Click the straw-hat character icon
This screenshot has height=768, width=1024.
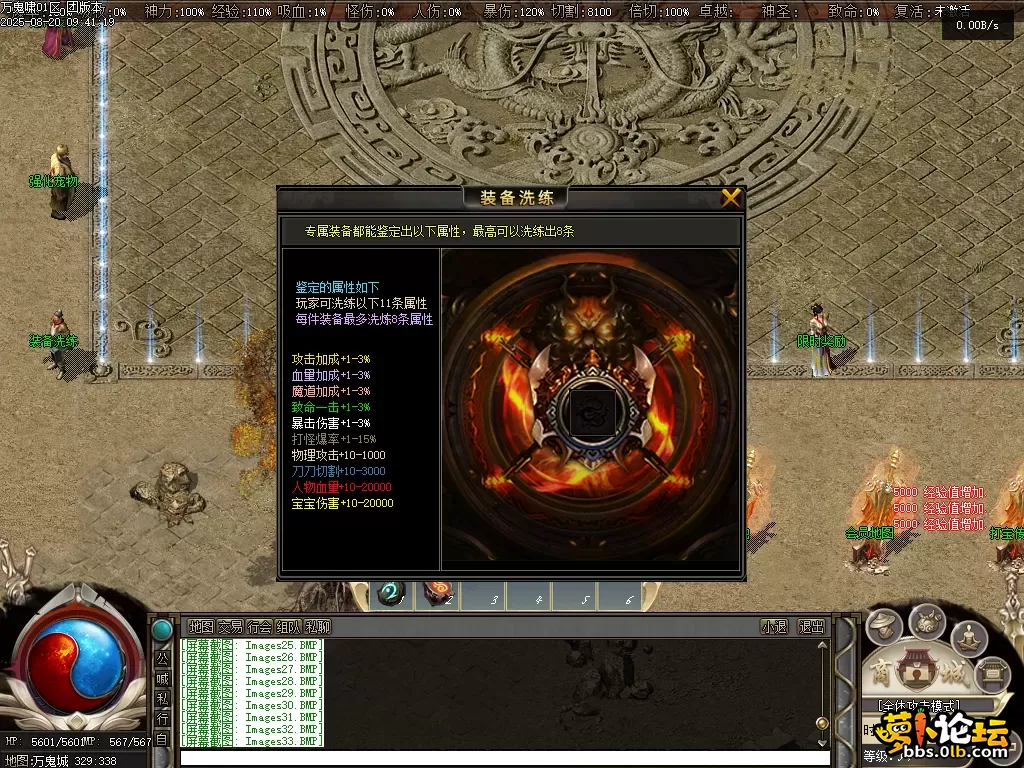pos(884,628)
